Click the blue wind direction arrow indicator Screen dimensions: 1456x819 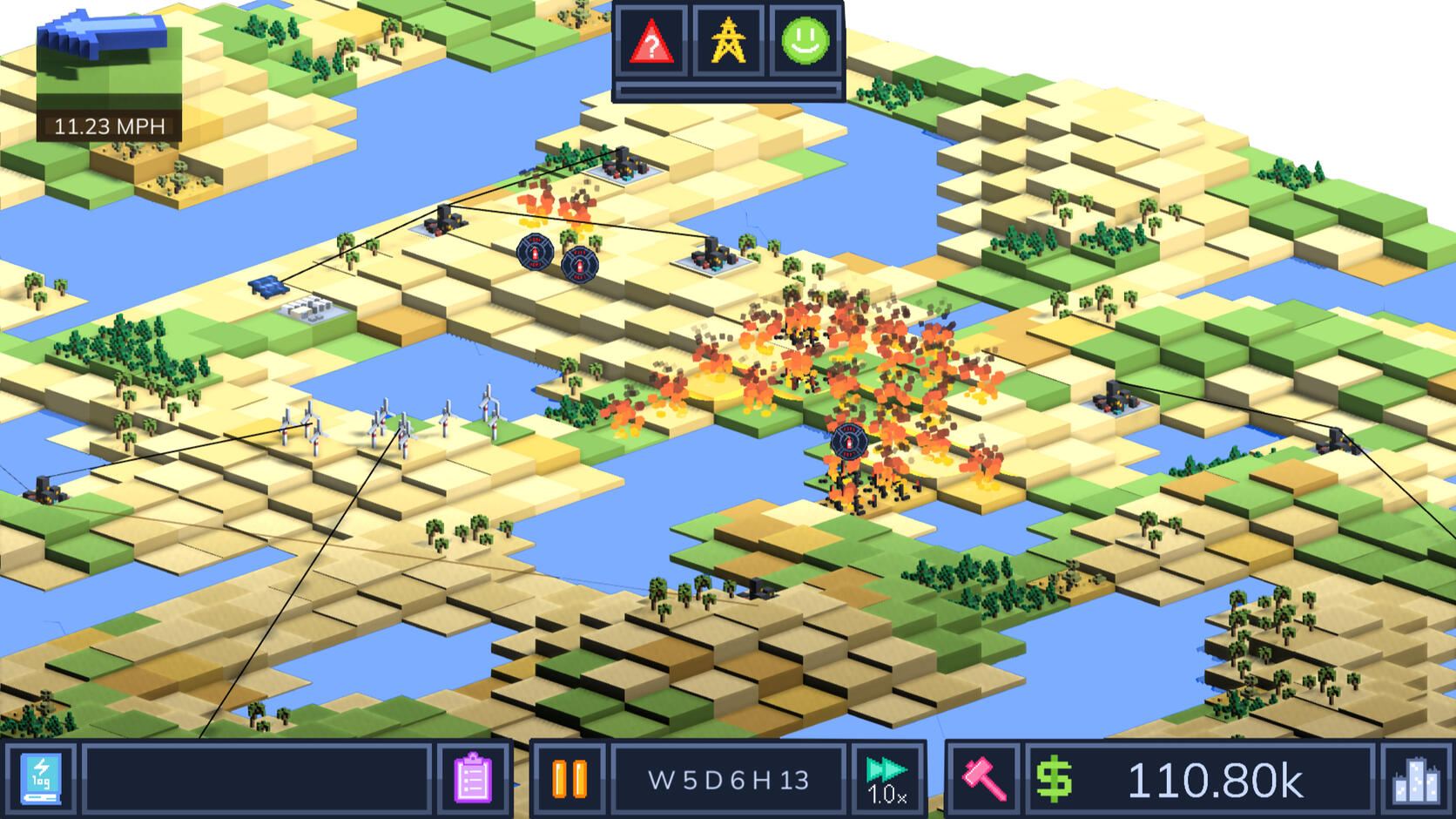click(x=103, y=35)
